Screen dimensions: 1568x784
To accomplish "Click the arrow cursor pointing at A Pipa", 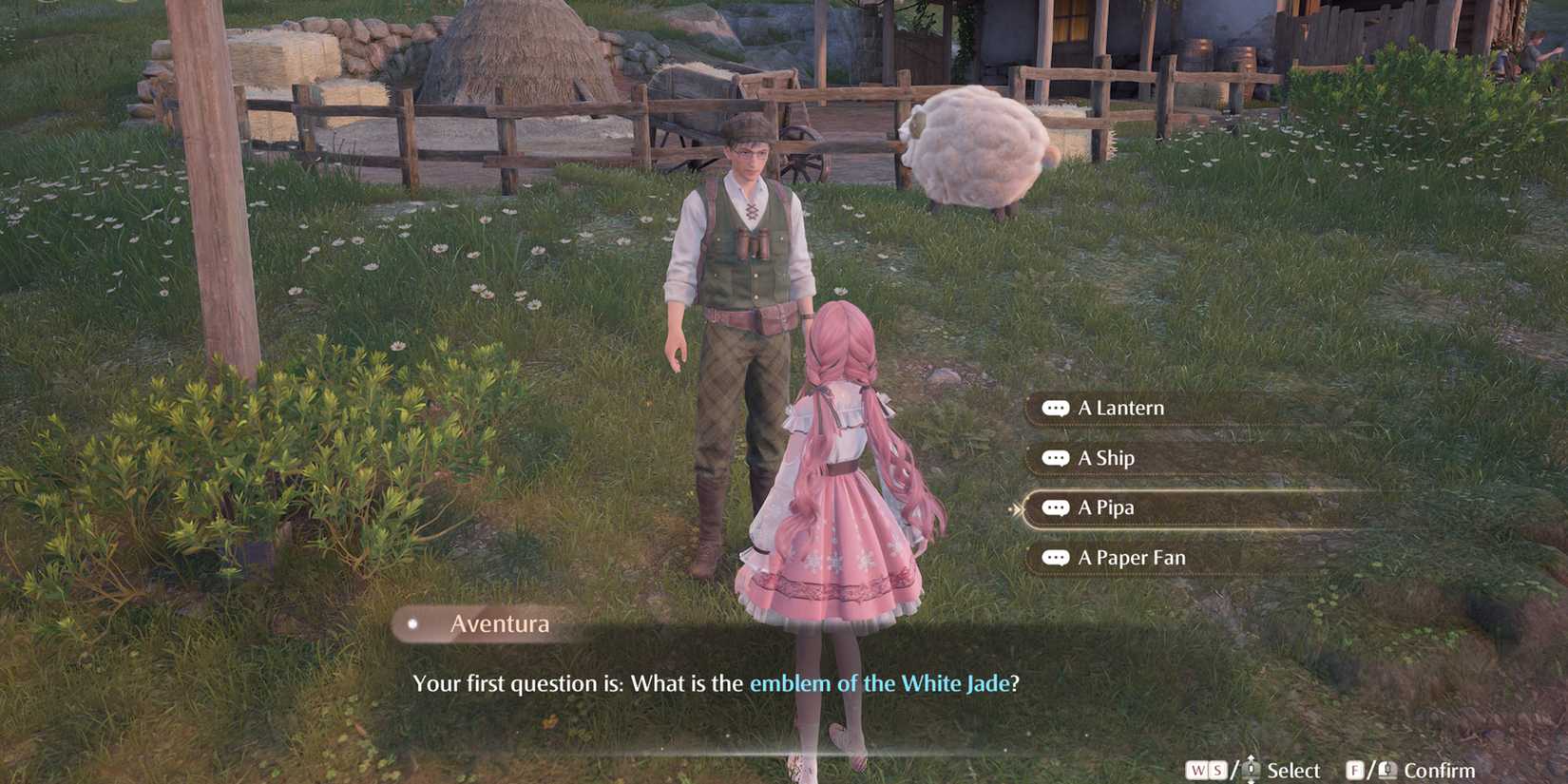I will (x=1016, y=508).
